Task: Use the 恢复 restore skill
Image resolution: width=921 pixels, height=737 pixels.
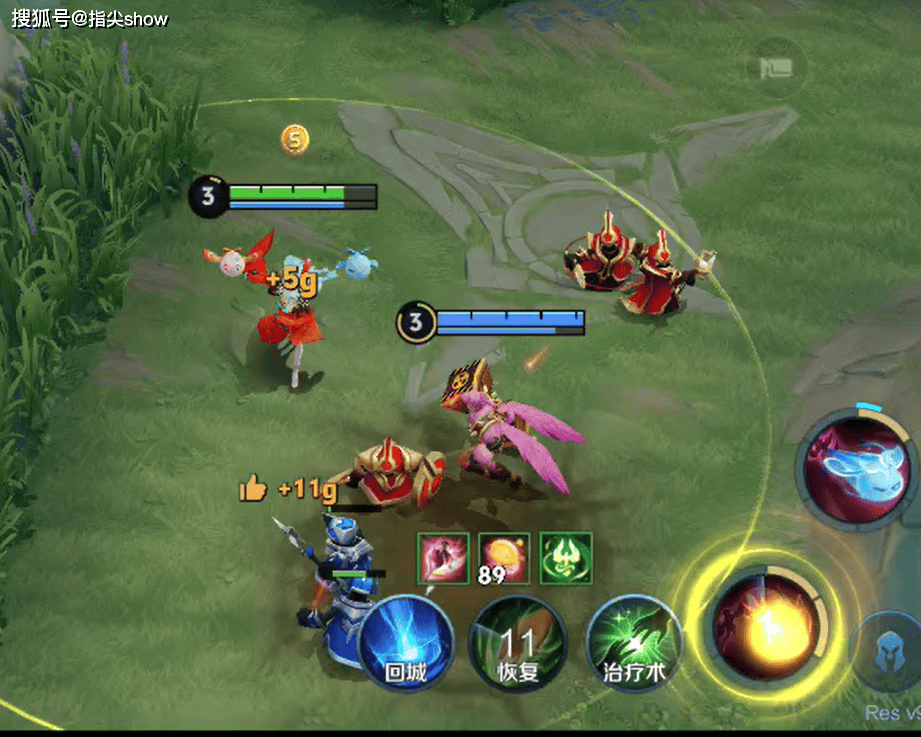Action: click(518, 644)
